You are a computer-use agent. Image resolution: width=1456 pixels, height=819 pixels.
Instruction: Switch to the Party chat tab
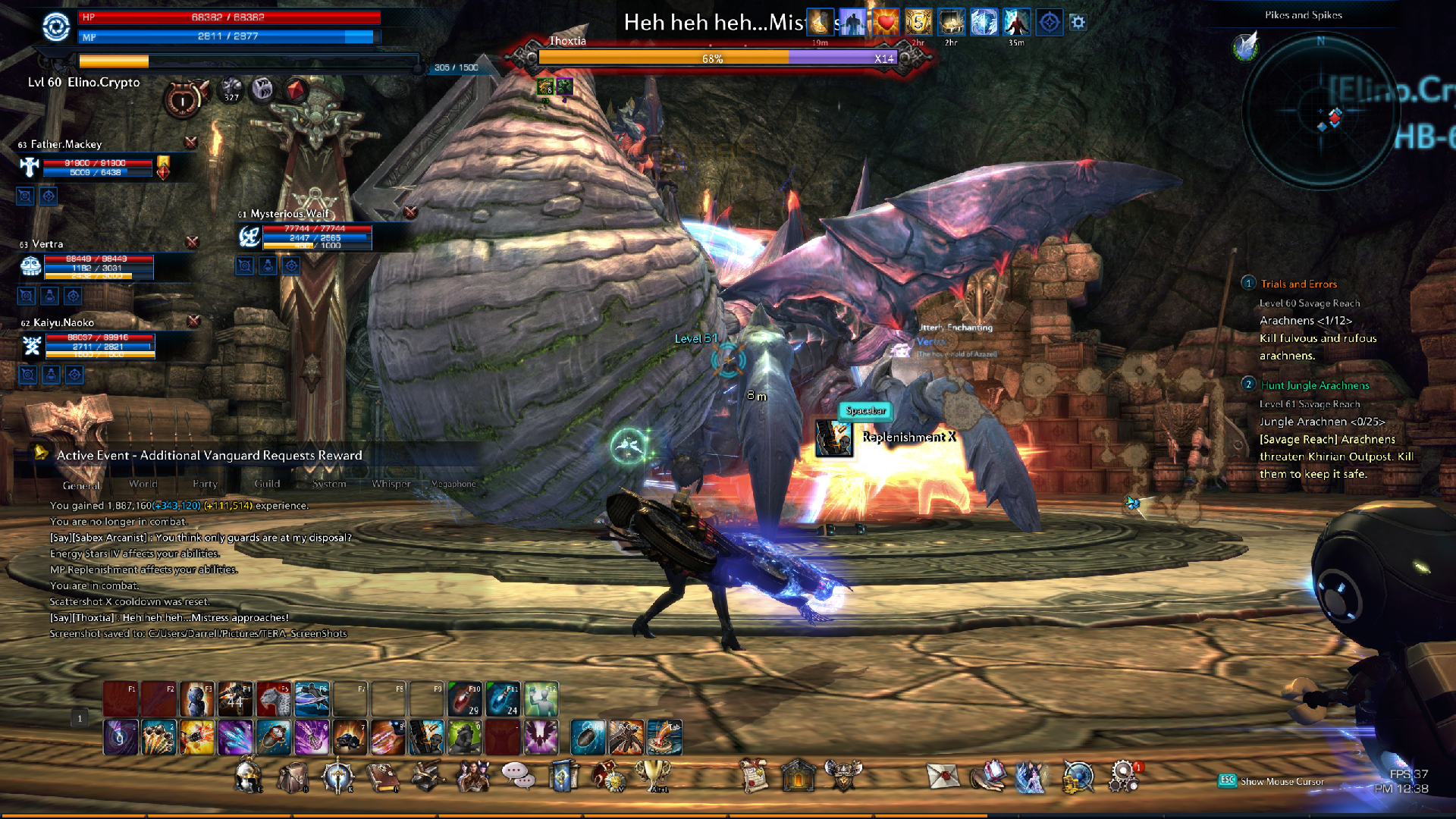pyautogui.click(x=205, y=484)
